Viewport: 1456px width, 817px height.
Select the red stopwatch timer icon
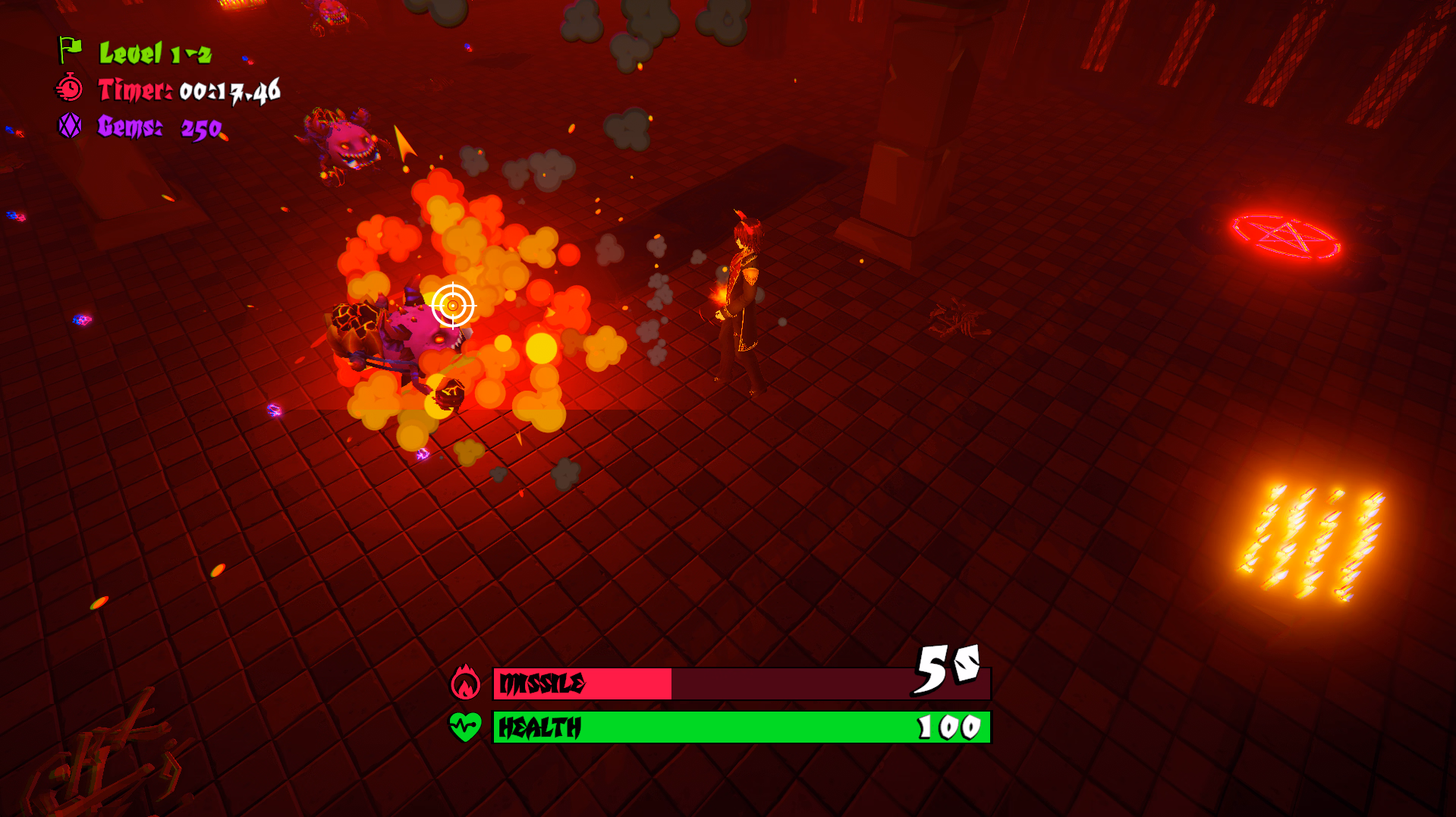pos(70,89)
